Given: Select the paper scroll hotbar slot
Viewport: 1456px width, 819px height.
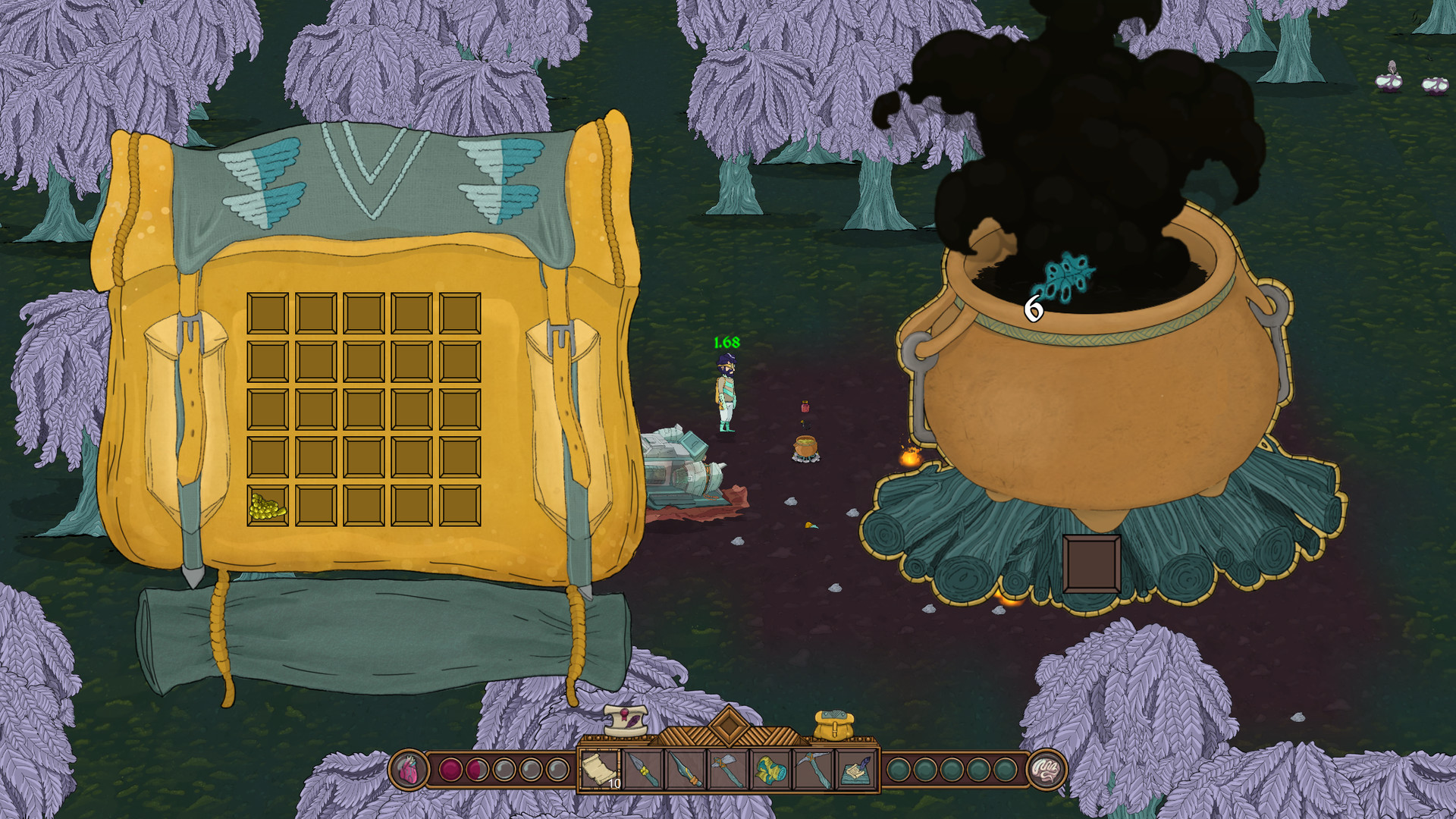Looking at the screenshot, I should coord(601,770).
